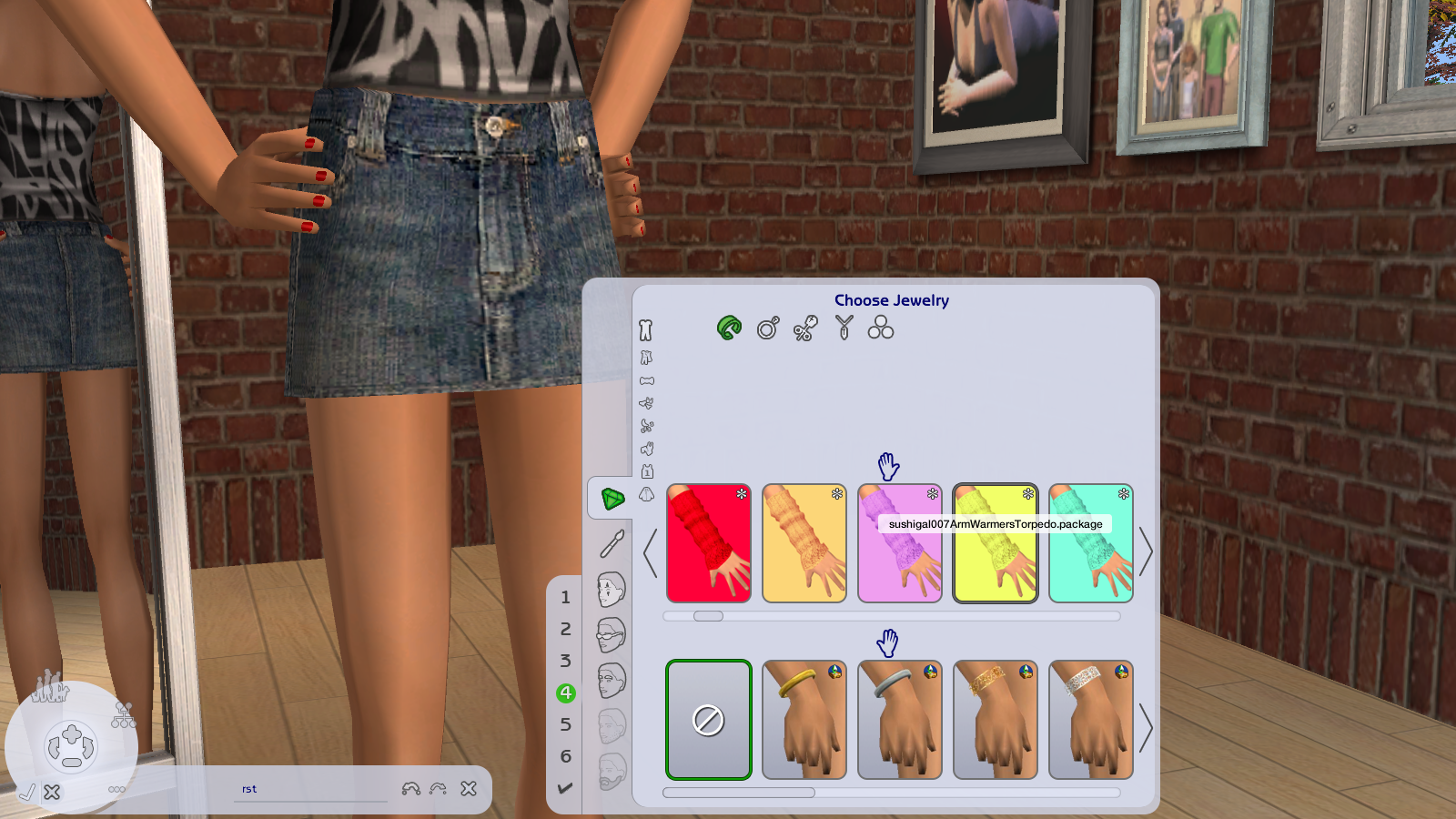Cancel changes with the X button

click(53, 792)
